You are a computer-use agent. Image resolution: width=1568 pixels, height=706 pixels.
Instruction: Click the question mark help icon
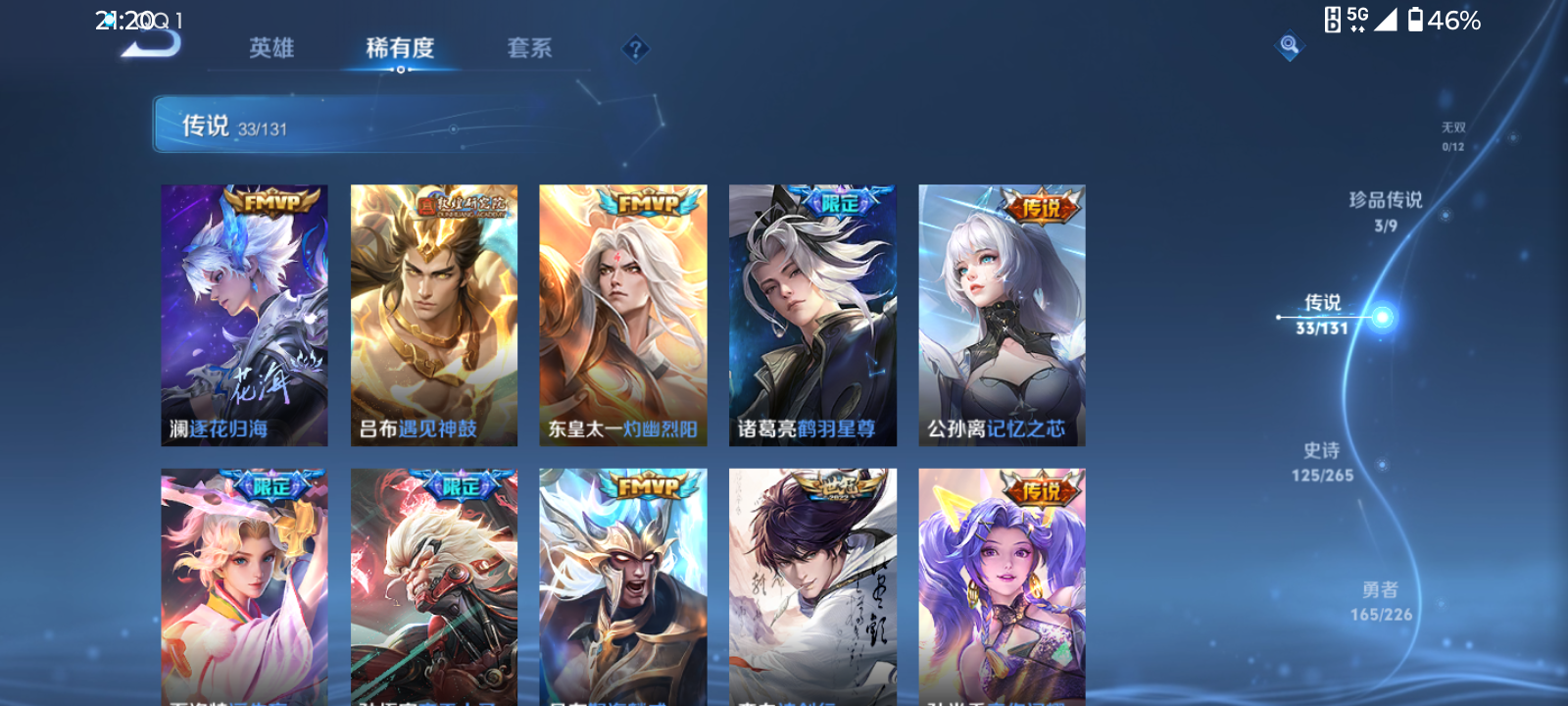coord(636,48)
